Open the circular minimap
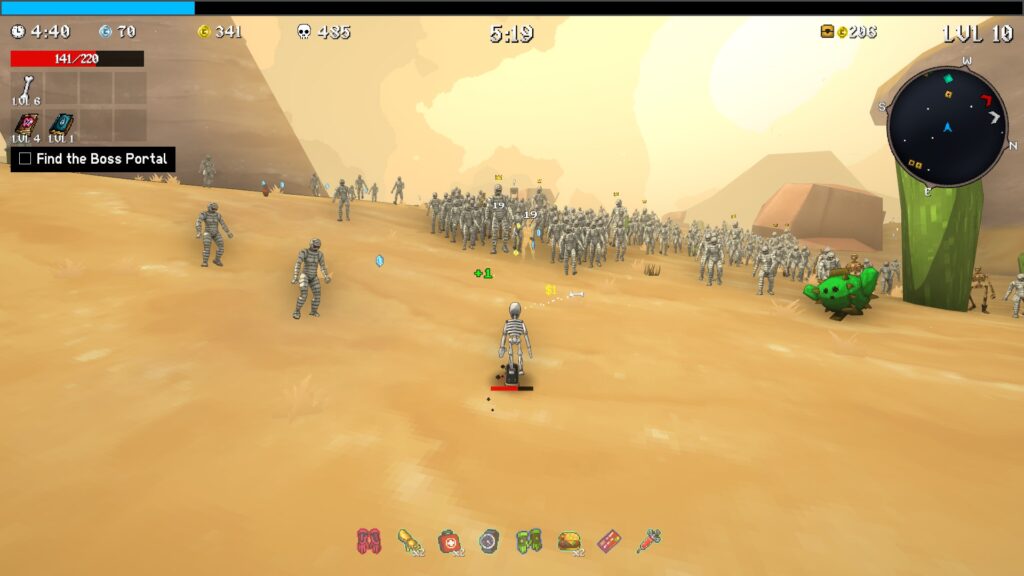The height and width of the screenshot is (576, 1024). [x=947, y=127]
